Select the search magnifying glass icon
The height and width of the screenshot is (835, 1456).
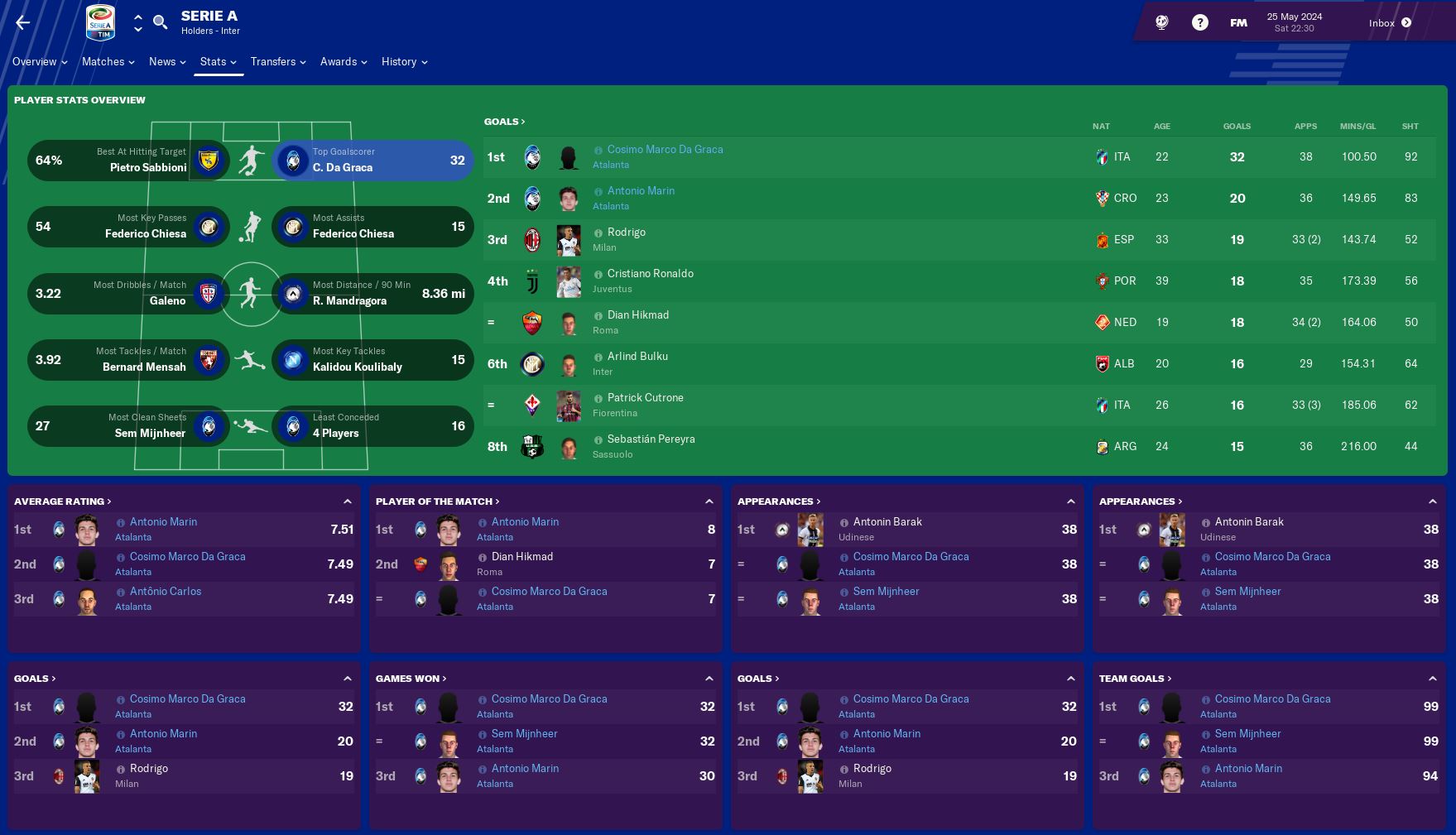tap(161, 22)
